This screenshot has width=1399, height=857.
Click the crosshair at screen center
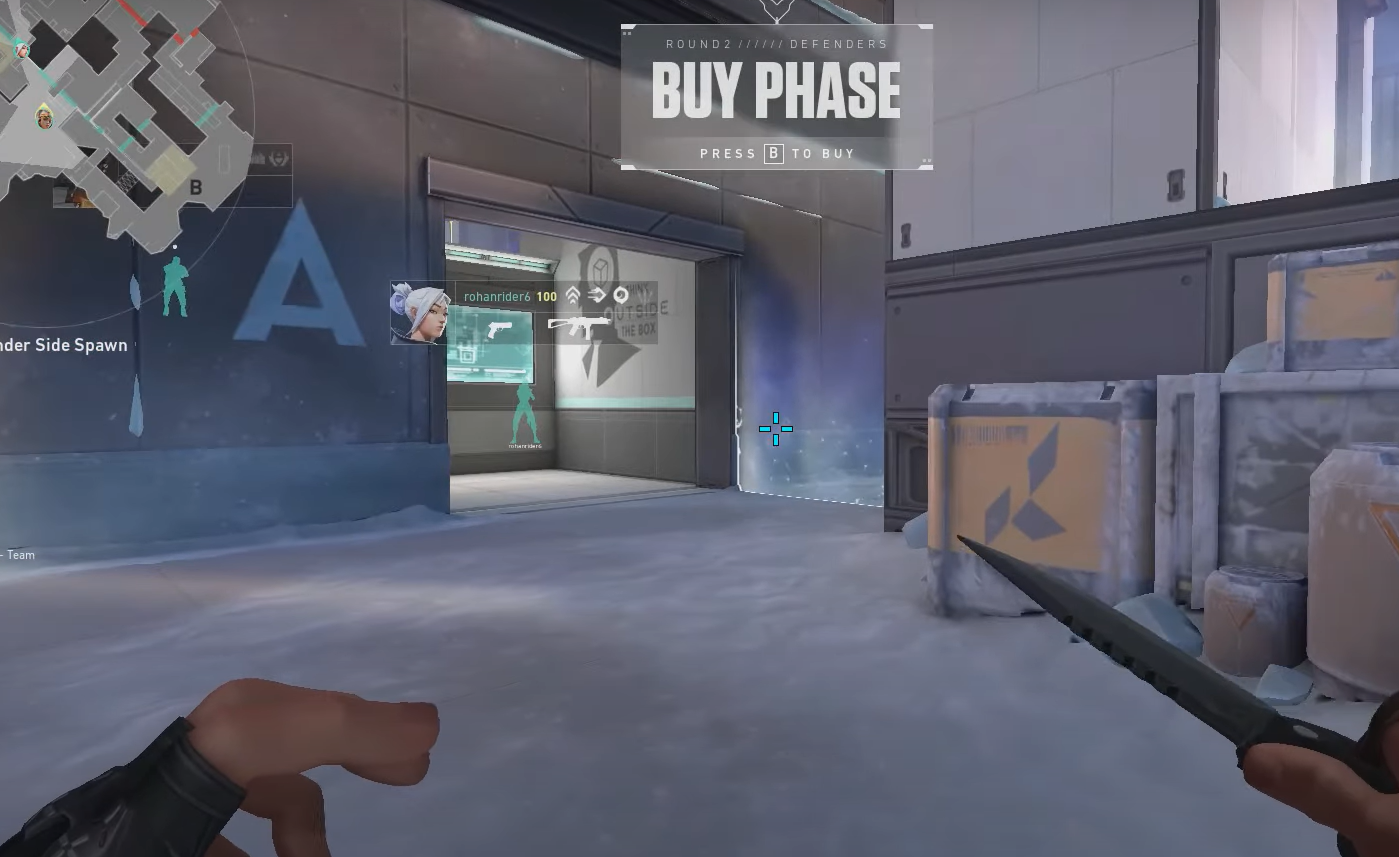tap(776, 429)
